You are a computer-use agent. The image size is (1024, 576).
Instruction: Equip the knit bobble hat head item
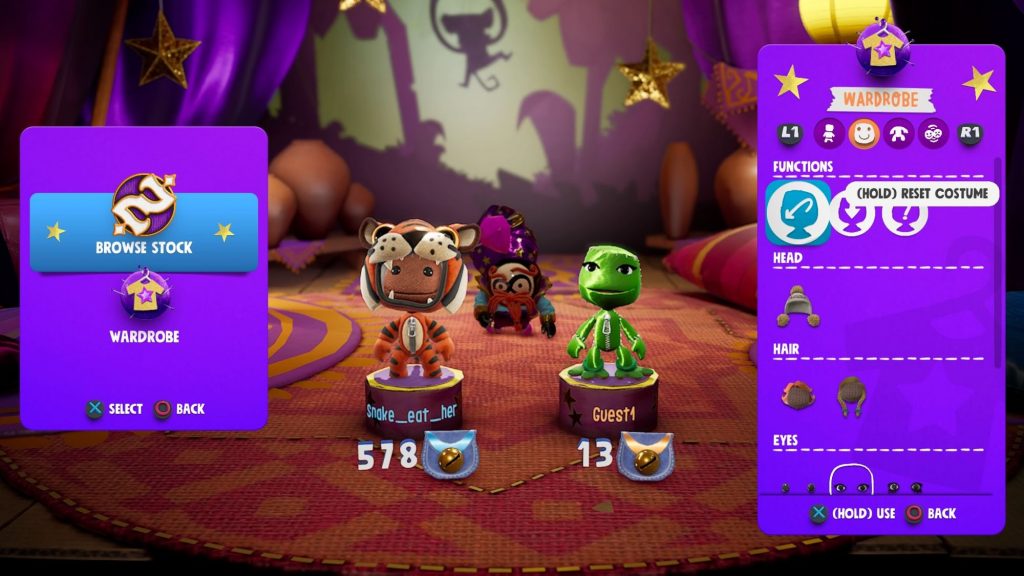click(798, 306)
